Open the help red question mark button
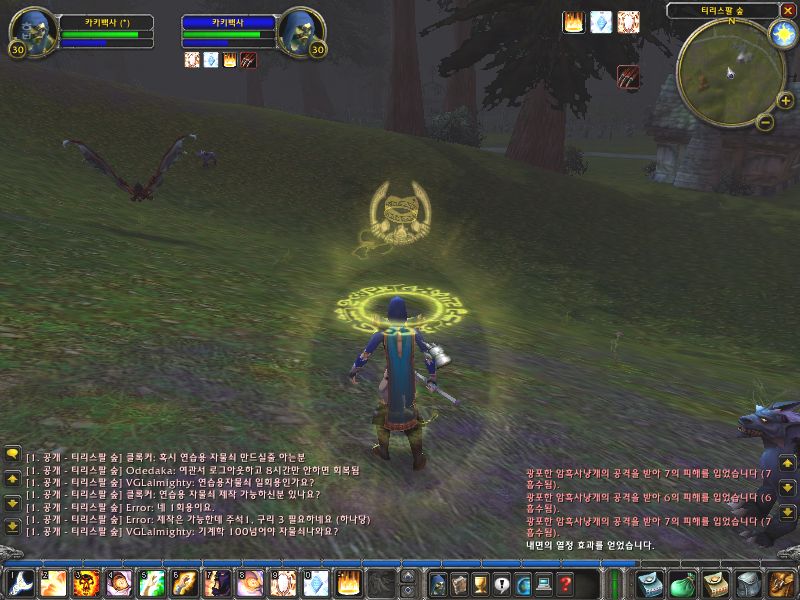The width and height of the screenshot is (800, 600). pos(565,583)
